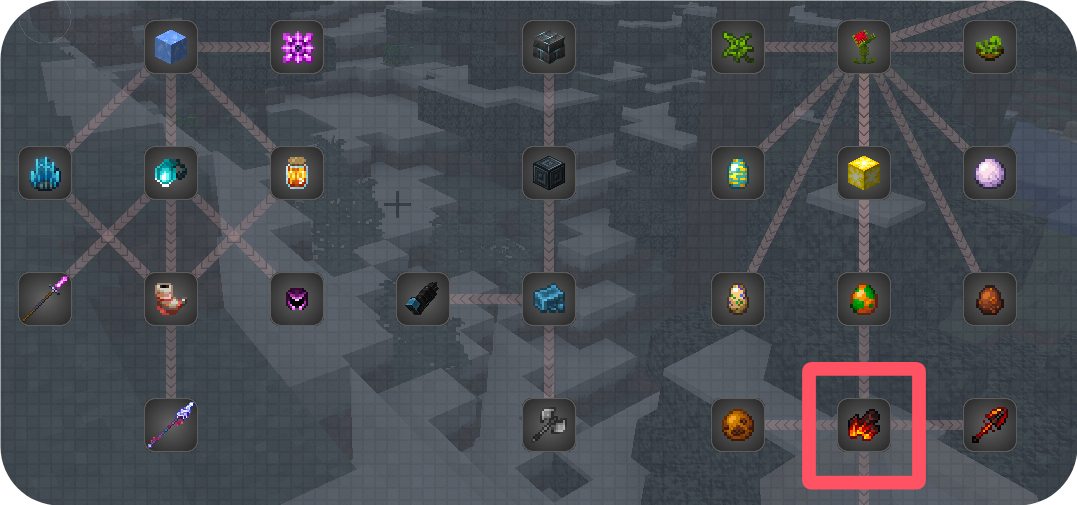Screen dimensions: 1077x505
Task: Choose the solid yellow block node
Action: pos(864,173)
